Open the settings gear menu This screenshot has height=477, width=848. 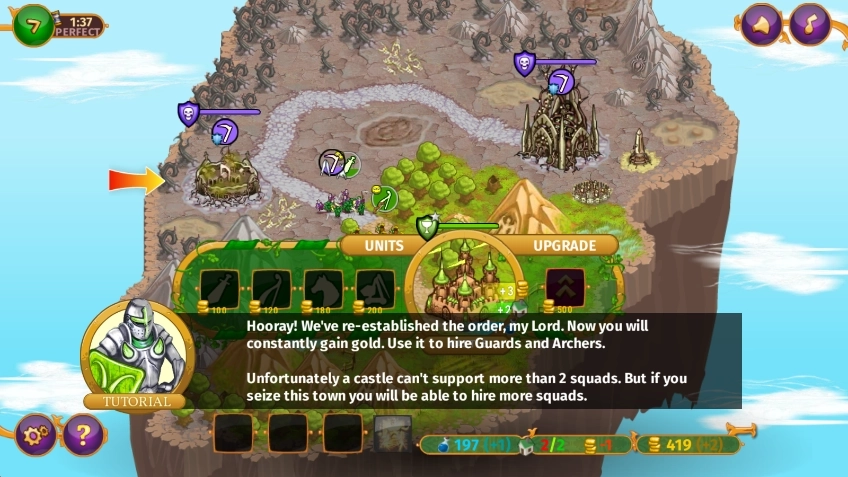point(36,435)
